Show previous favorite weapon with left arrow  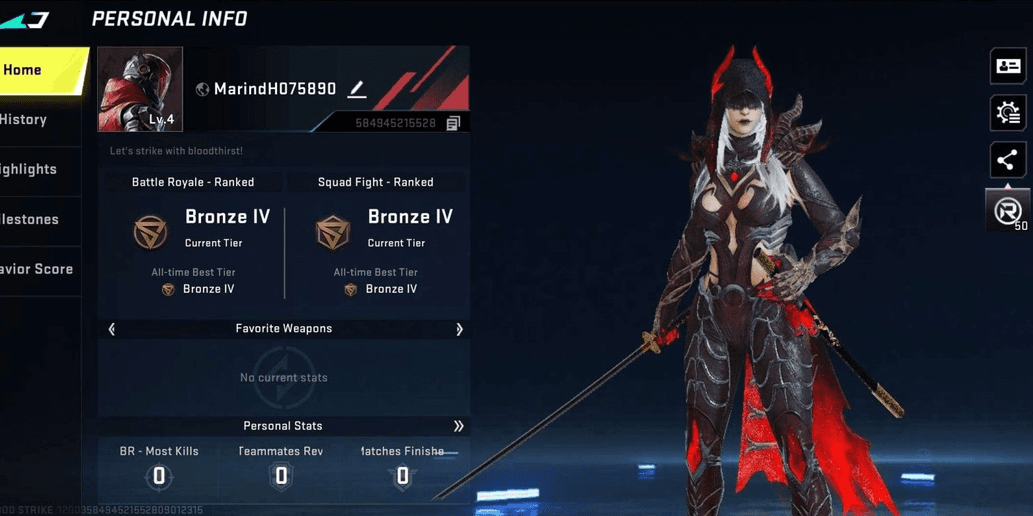pos(112,329)
